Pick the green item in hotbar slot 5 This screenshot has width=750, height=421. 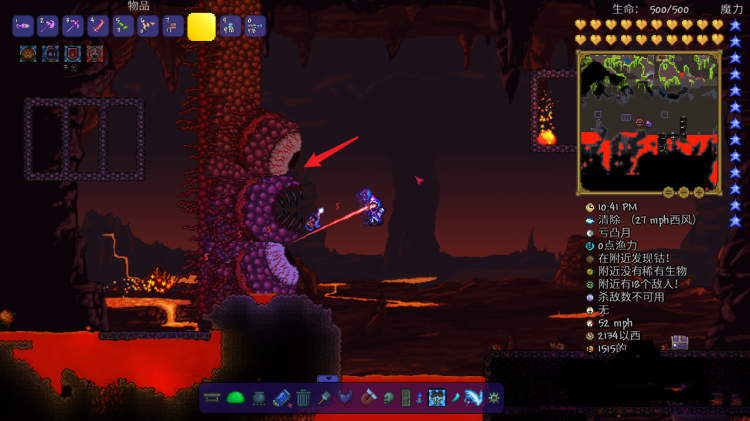[123, 26]
